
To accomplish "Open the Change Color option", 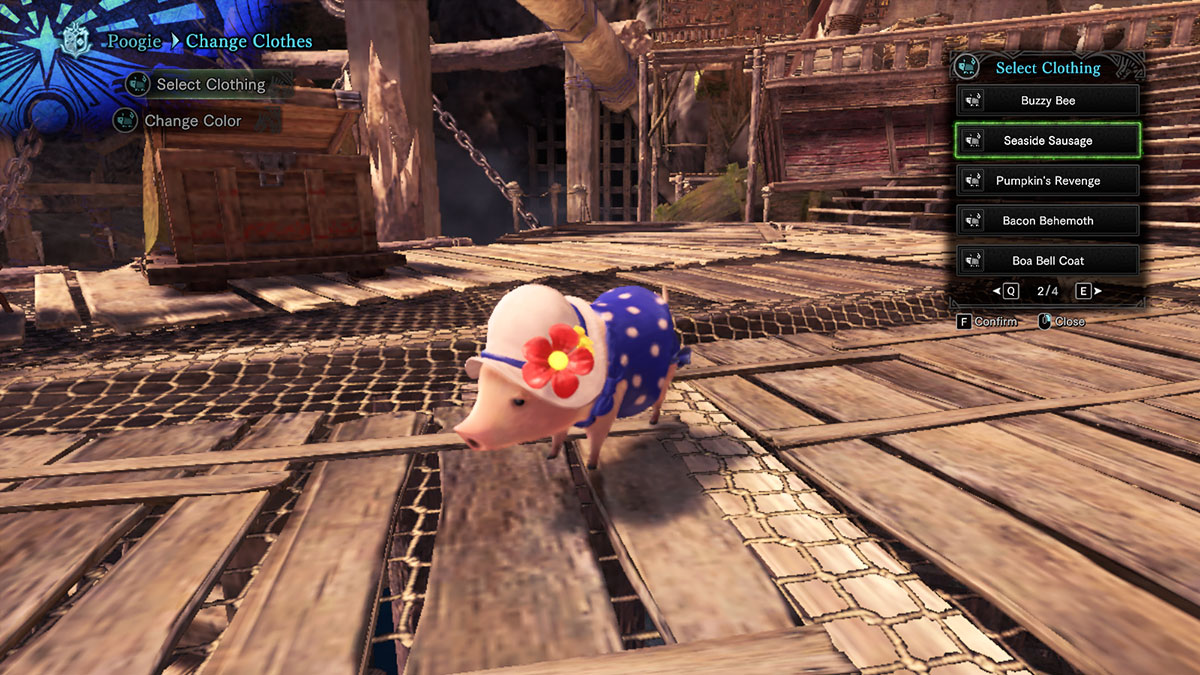I will click(192, 121).
